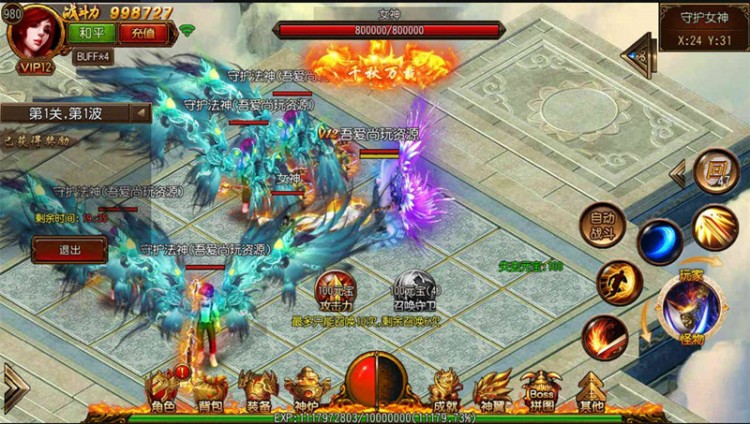Use the 回 return scroll button
The height and width of the screenshot is (424, 750).
click(715, 171)
